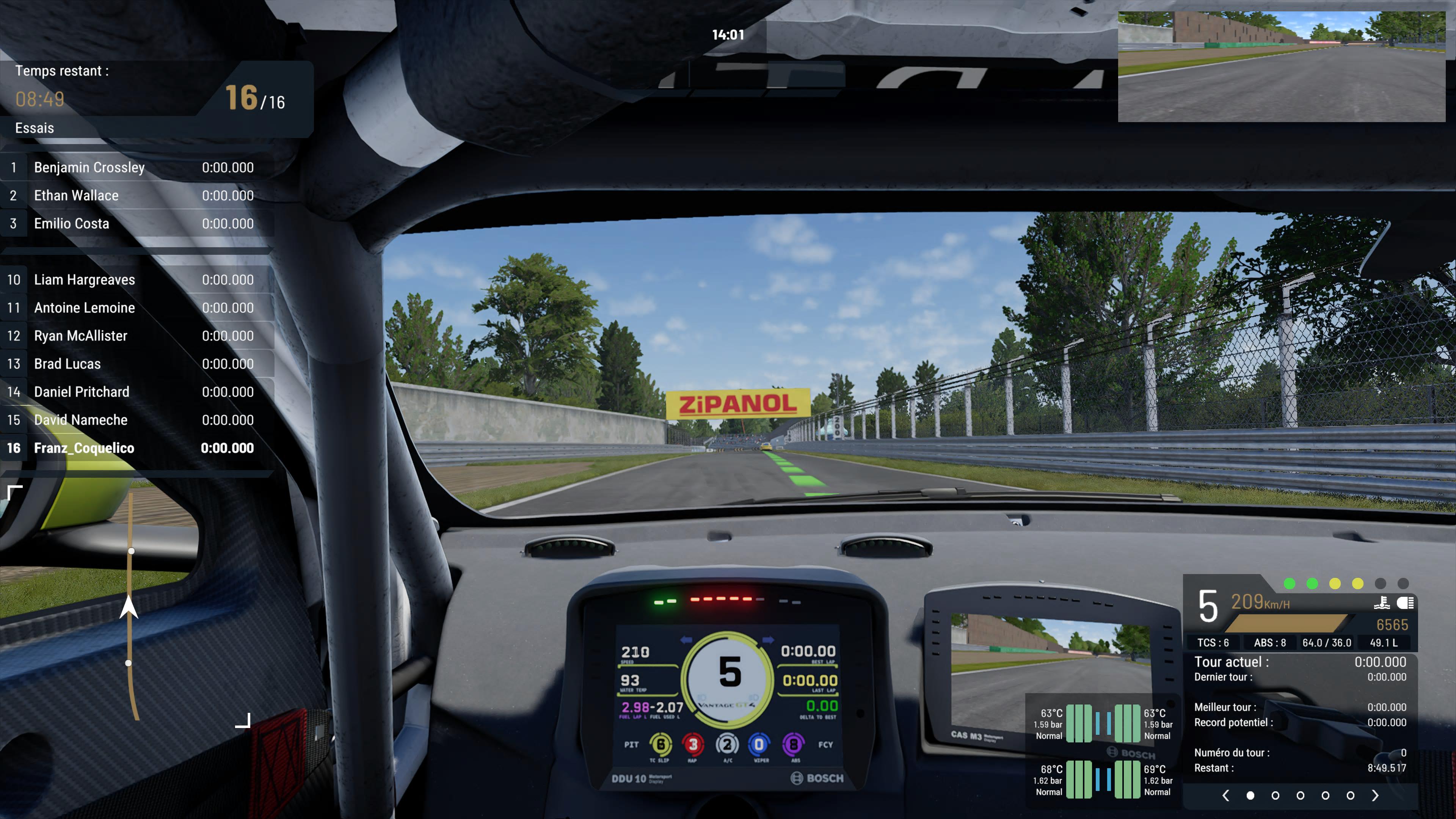Select the Brad Lucas row
This screenshot has height=819, width=1456.
[x=136, y=364]
